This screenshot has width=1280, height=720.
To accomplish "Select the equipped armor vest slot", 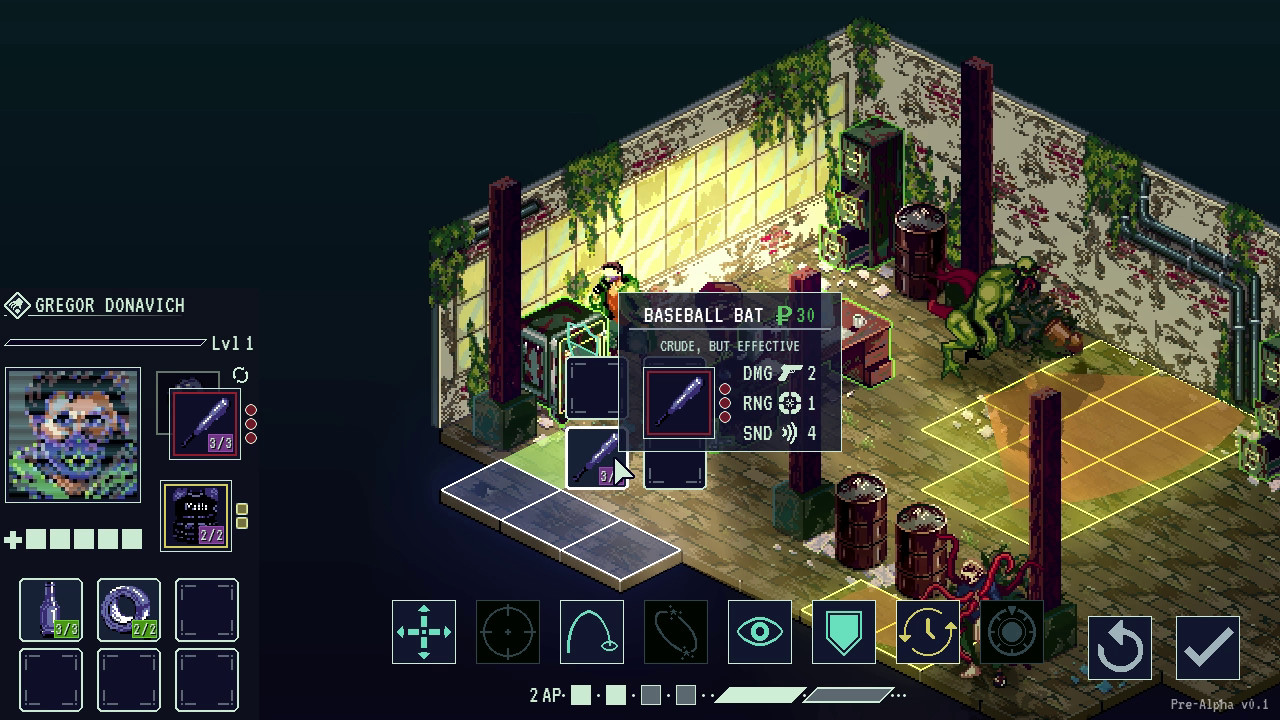I will coord(196,516).
